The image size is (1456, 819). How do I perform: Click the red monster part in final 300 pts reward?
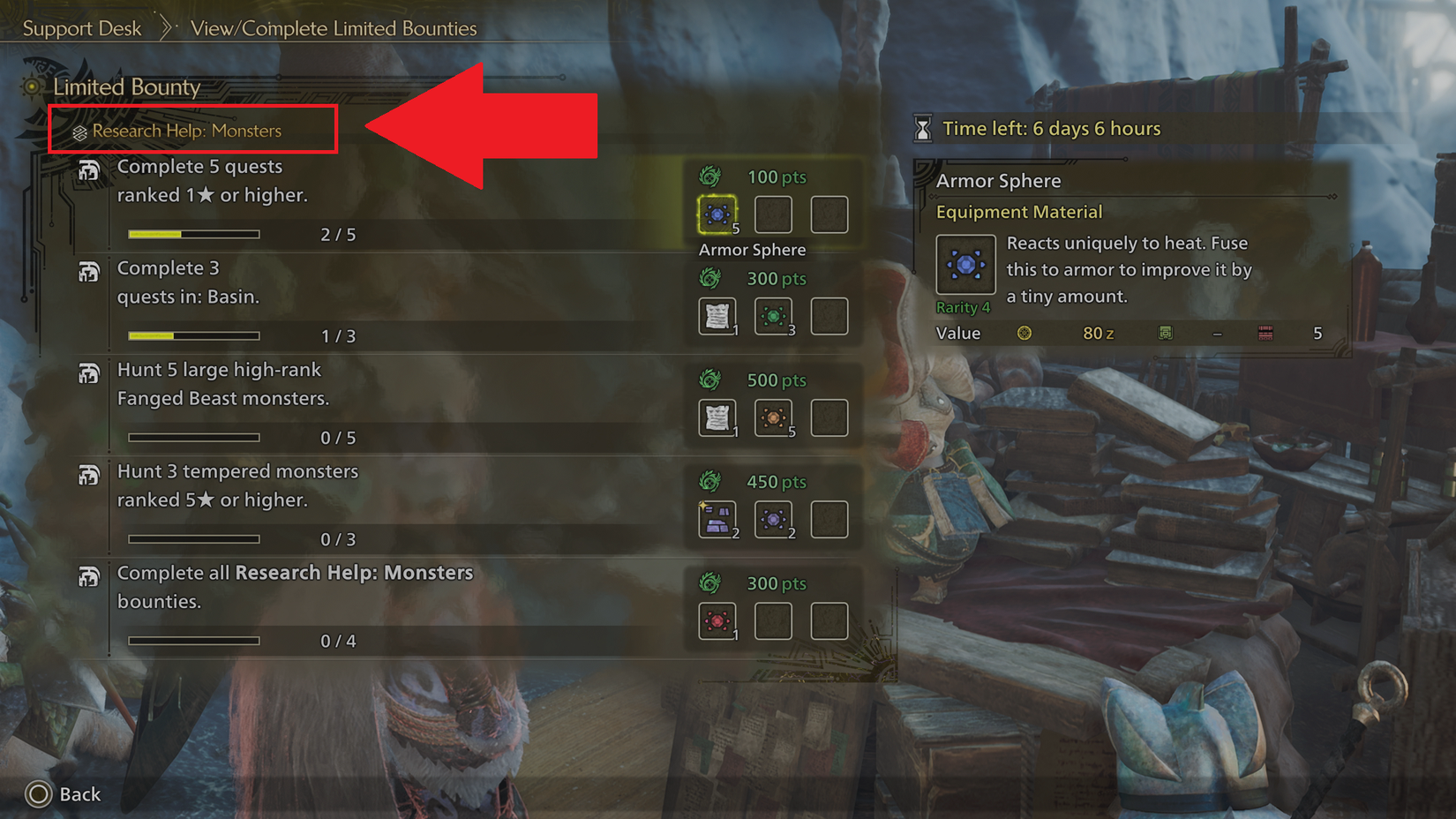point(717,620)
